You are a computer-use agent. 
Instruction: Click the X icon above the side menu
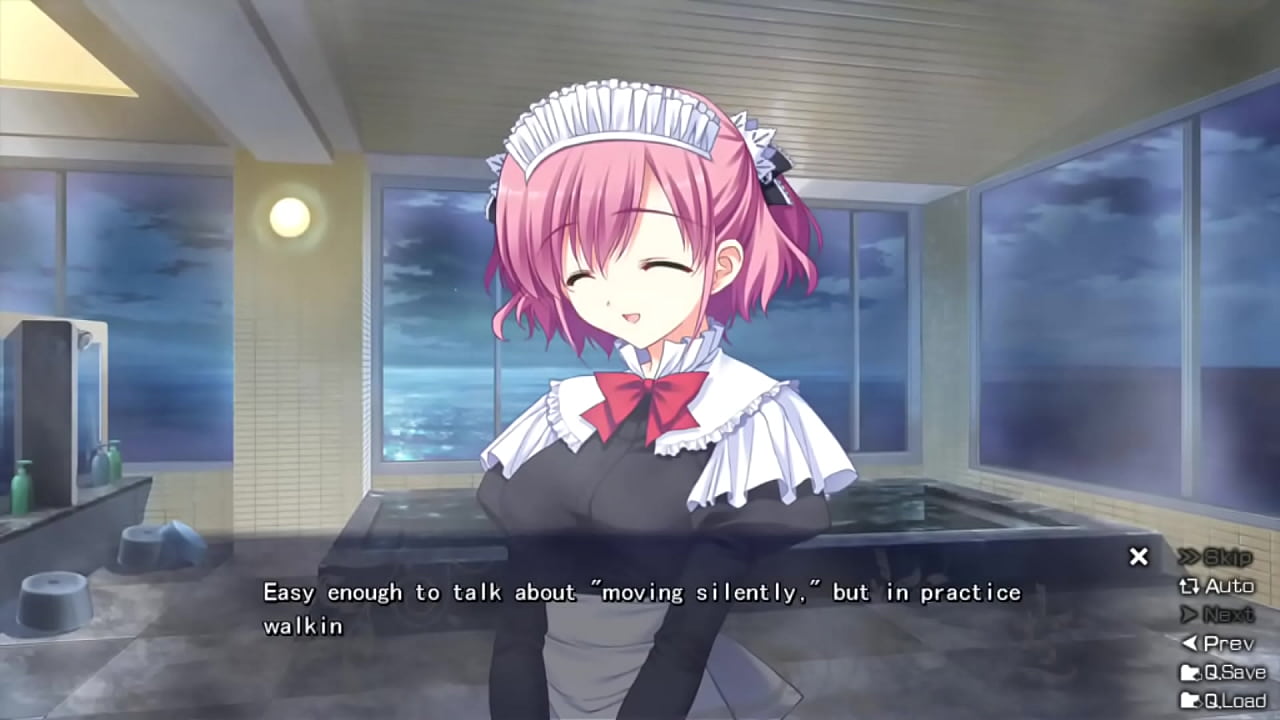coord(1138,556)
